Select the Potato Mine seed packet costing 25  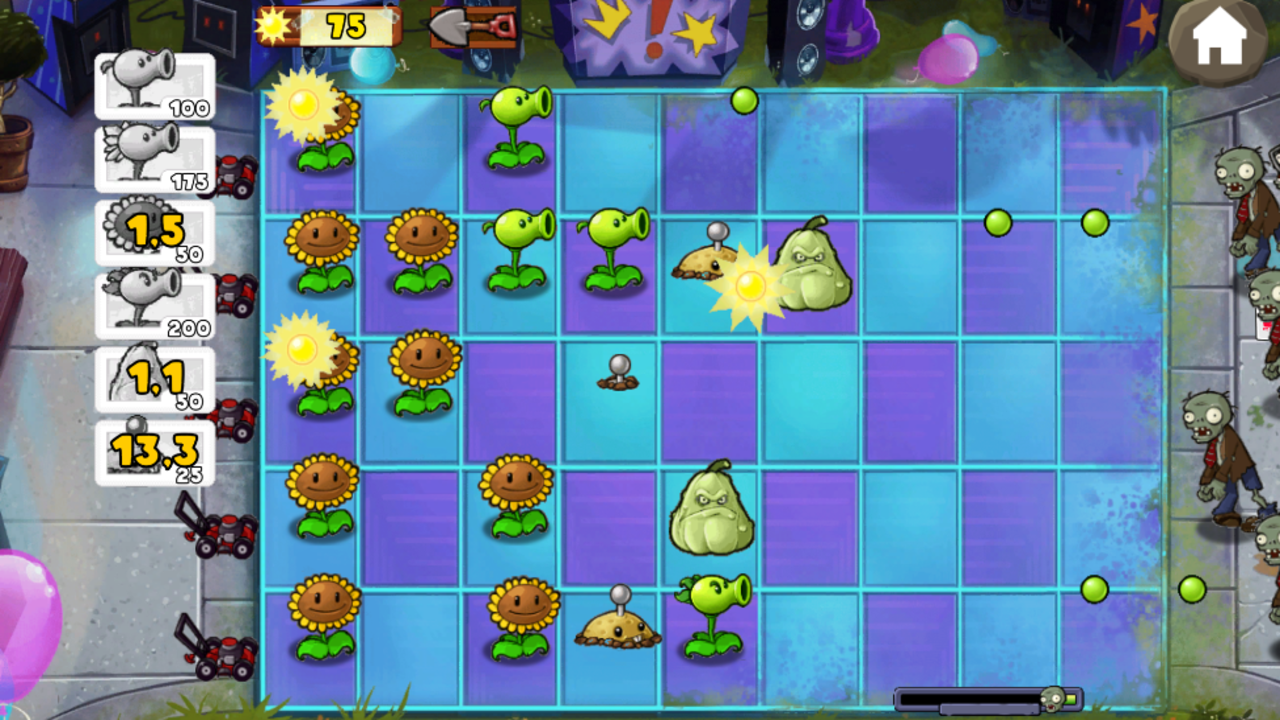(x=155, y=450)
